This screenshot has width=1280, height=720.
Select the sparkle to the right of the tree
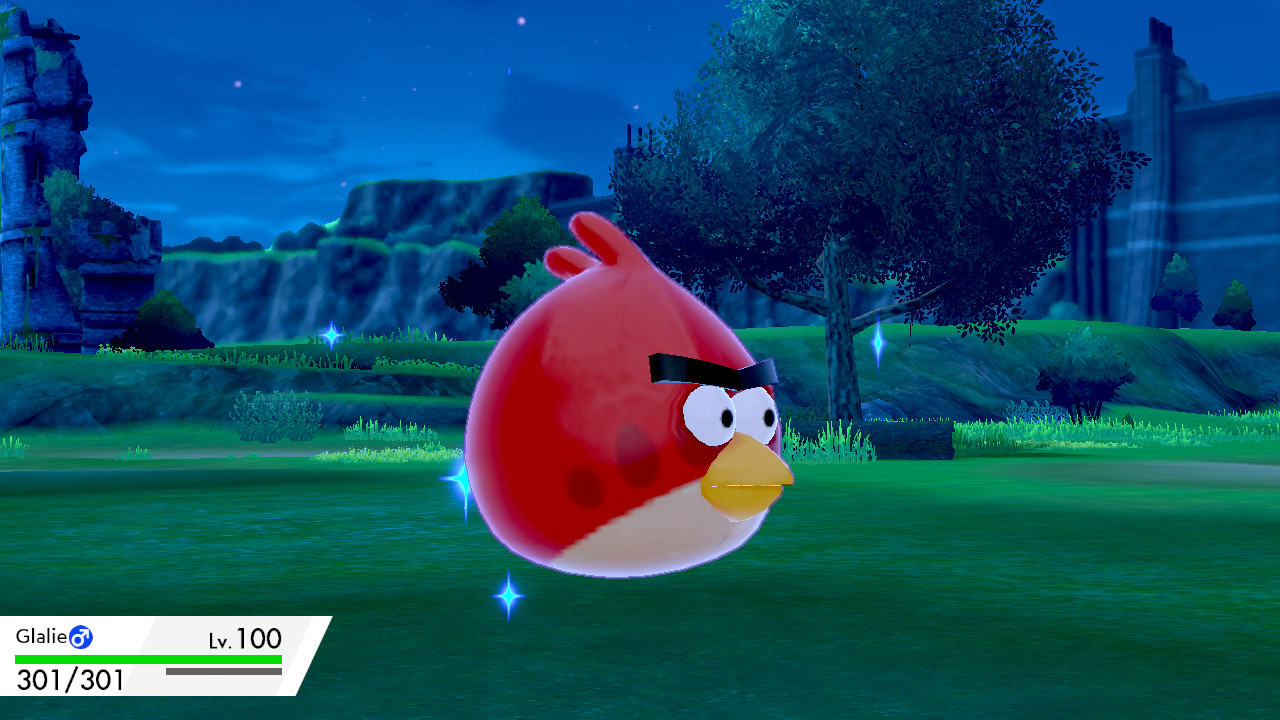click(x=880, y=342)
